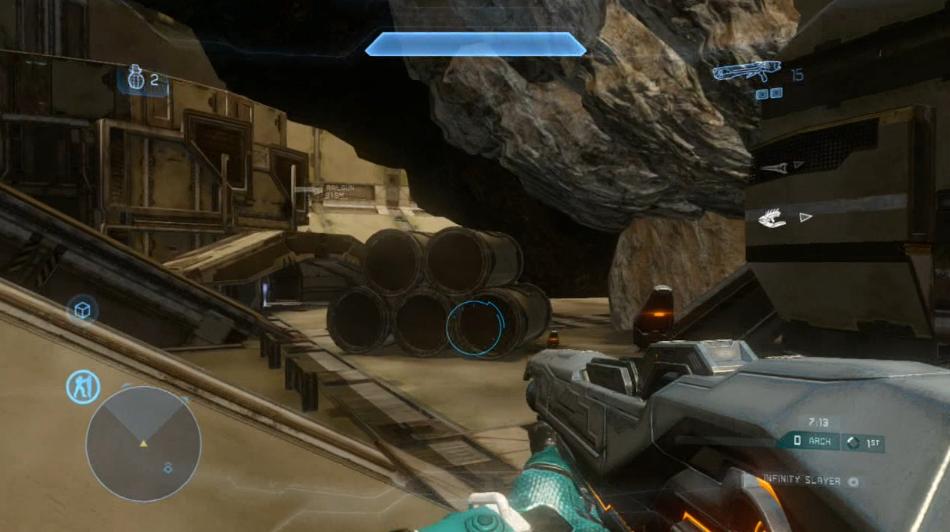Click the cube icon above the radar
950x532 pixels.
point(82,310)
